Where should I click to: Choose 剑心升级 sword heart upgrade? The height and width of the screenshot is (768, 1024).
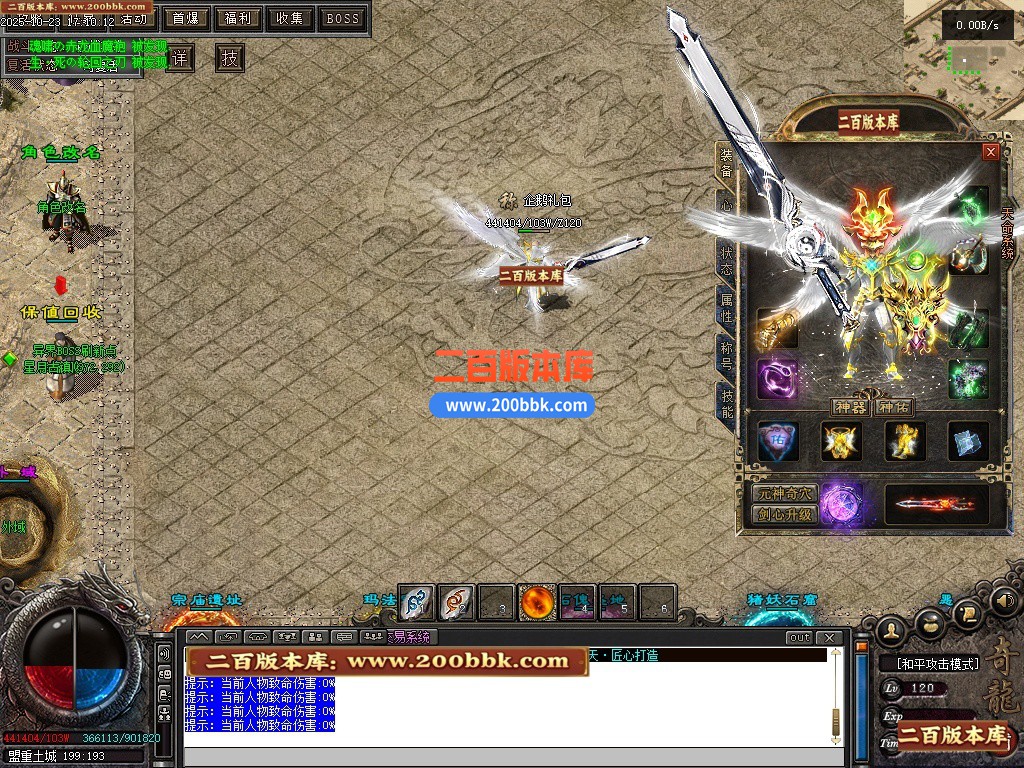[784, 515]
